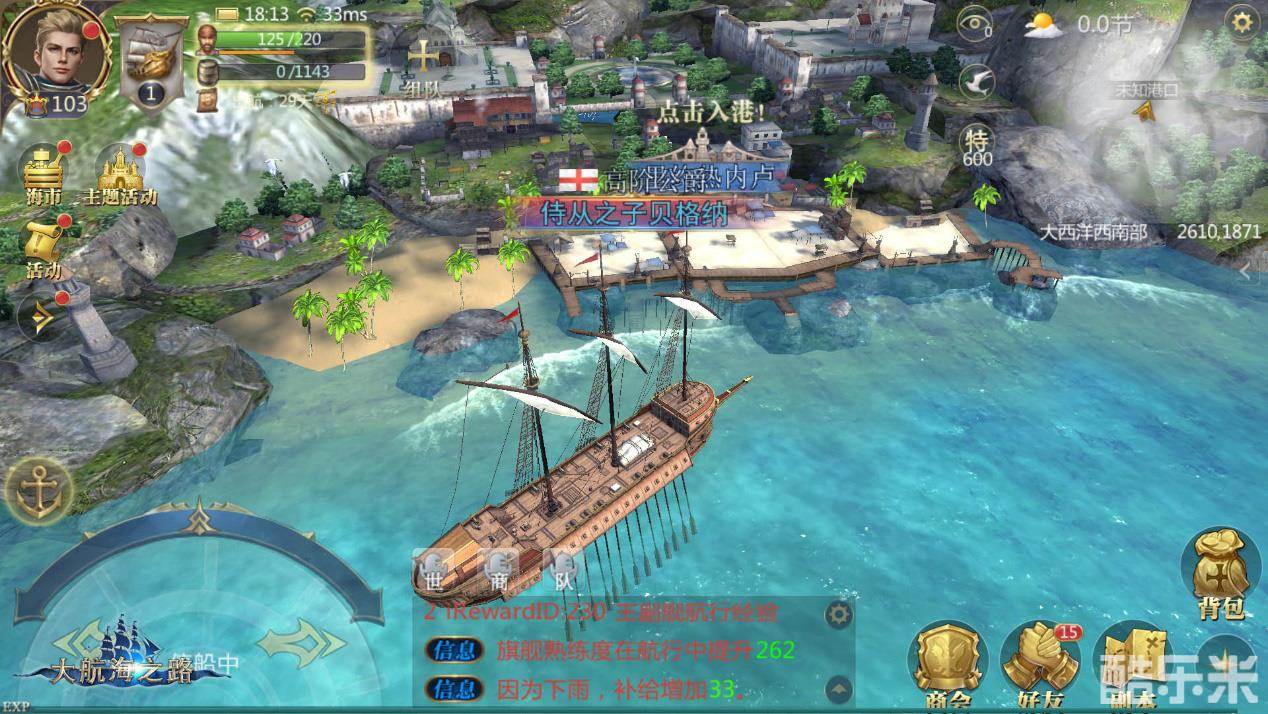1268x714 pixels.
Task: Expand the chat log with the up arrow
Action: [x=838, y=689]
